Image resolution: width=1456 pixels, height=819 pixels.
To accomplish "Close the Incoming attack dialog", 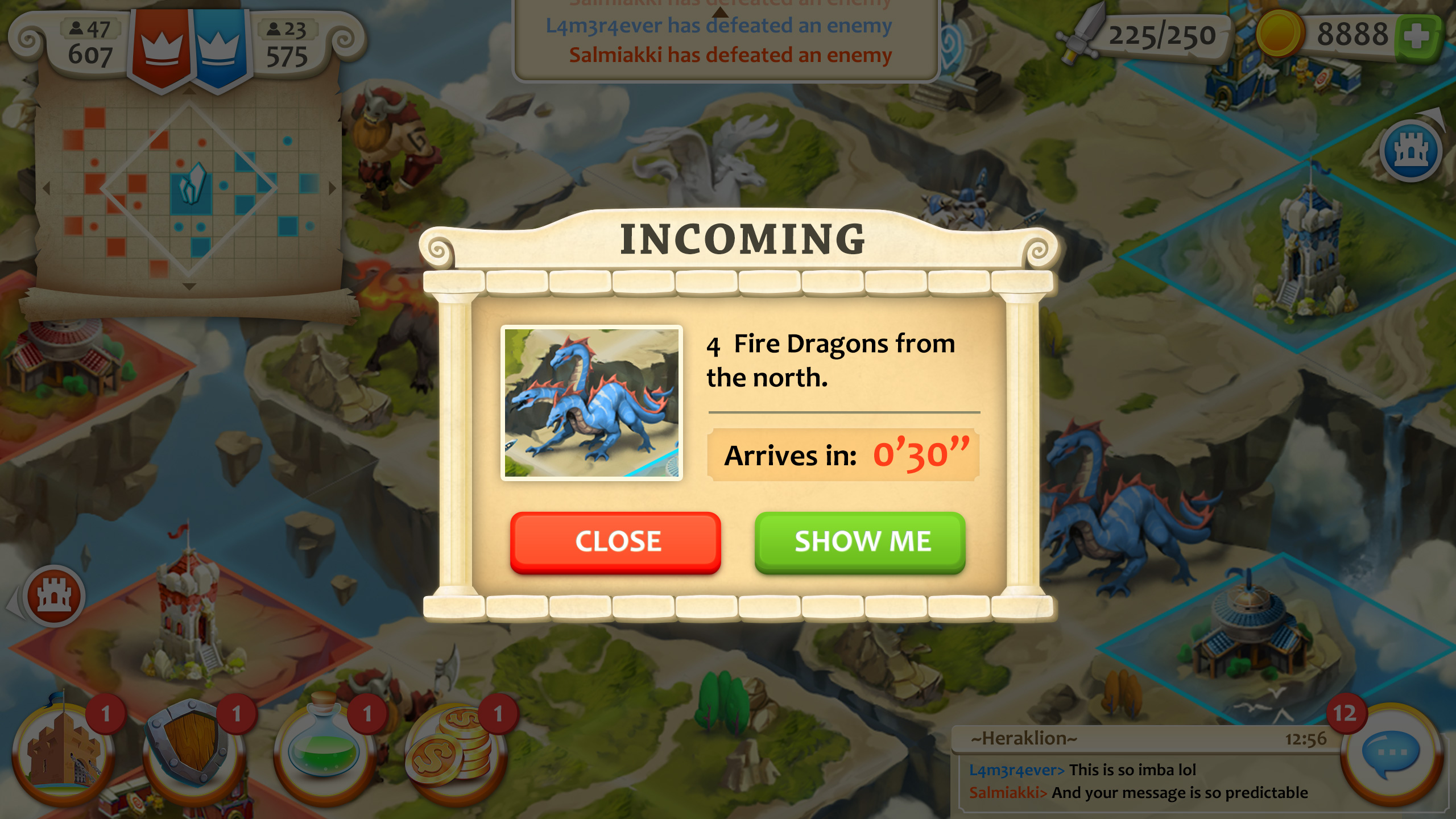I will tap(615, 541).
